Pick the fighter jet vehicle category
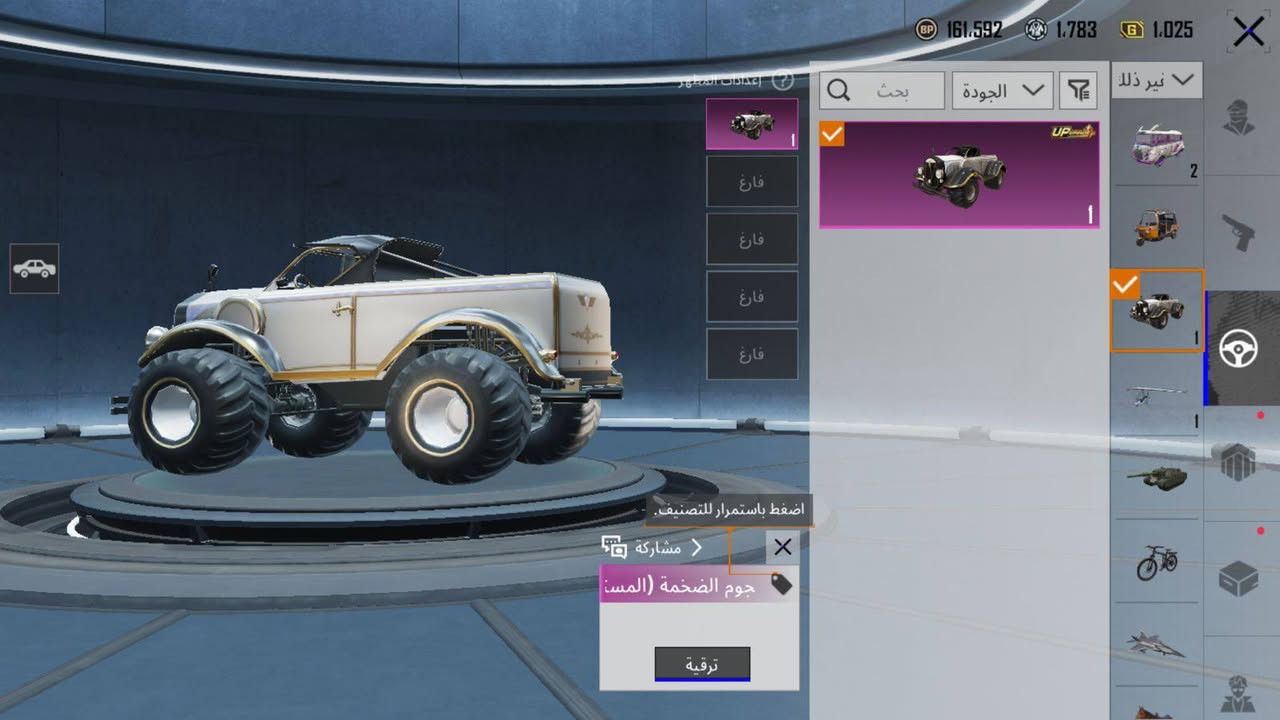 point(1156,644)
